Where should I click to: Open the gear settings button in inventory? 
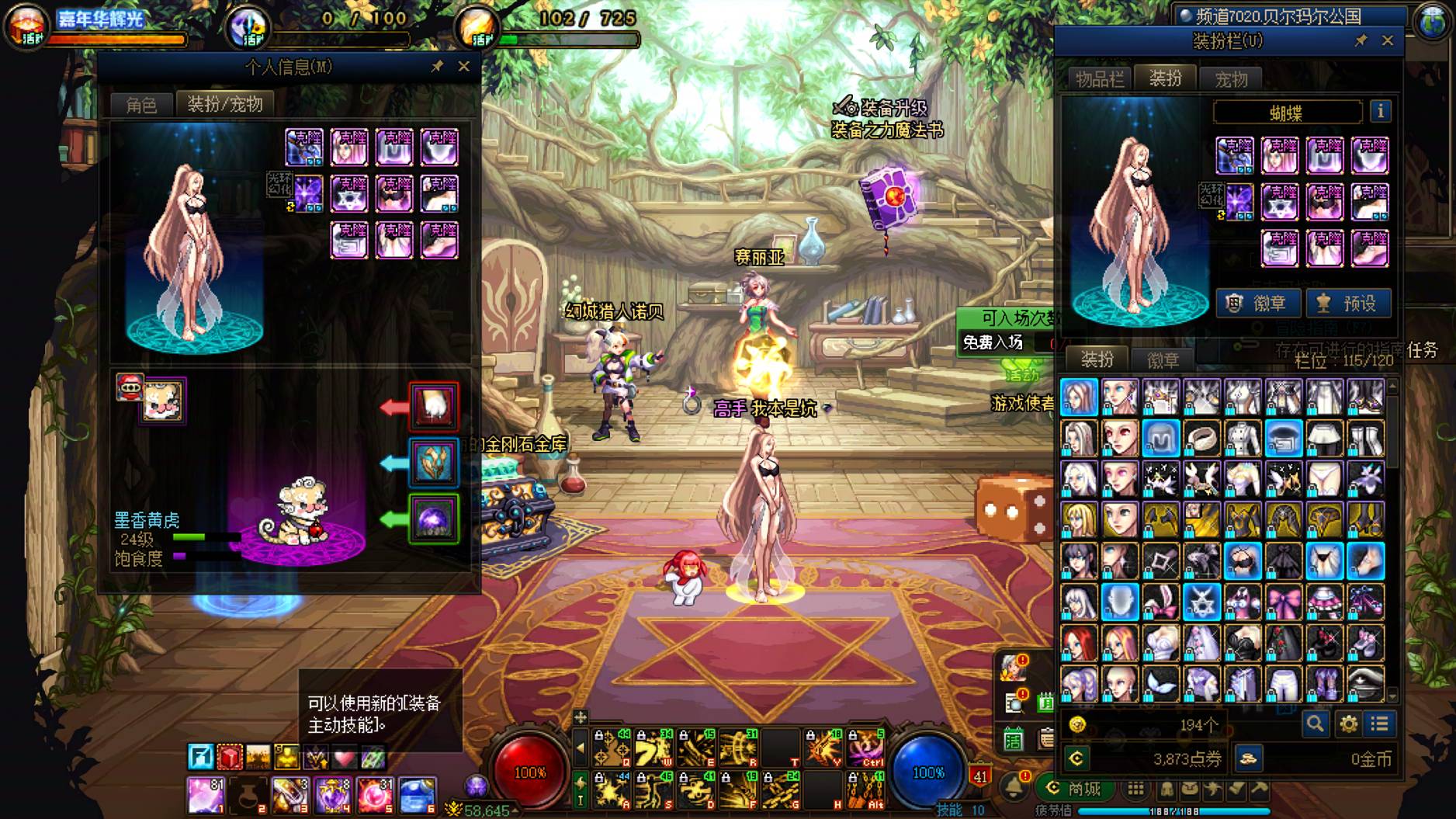1348,724
